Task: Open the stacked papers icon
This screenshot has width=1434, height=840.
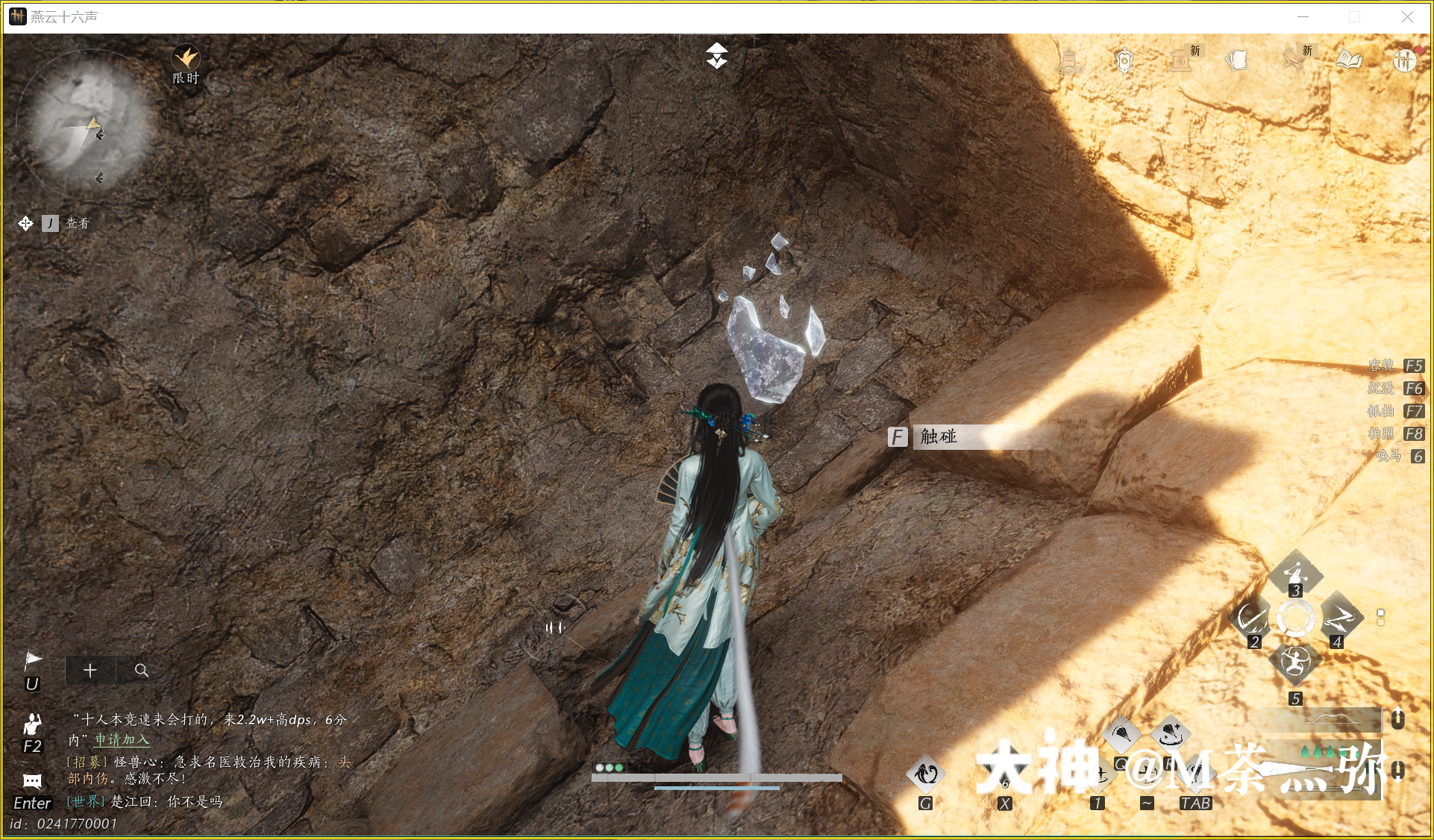Action: pos(1236,60)
